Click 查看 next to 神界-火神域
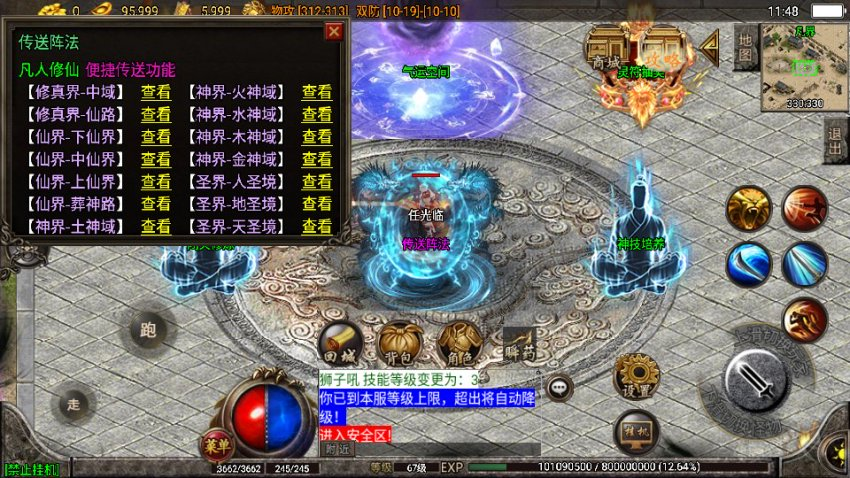The width and height of the screenshot is (850, 478). (x=317, y=92)
